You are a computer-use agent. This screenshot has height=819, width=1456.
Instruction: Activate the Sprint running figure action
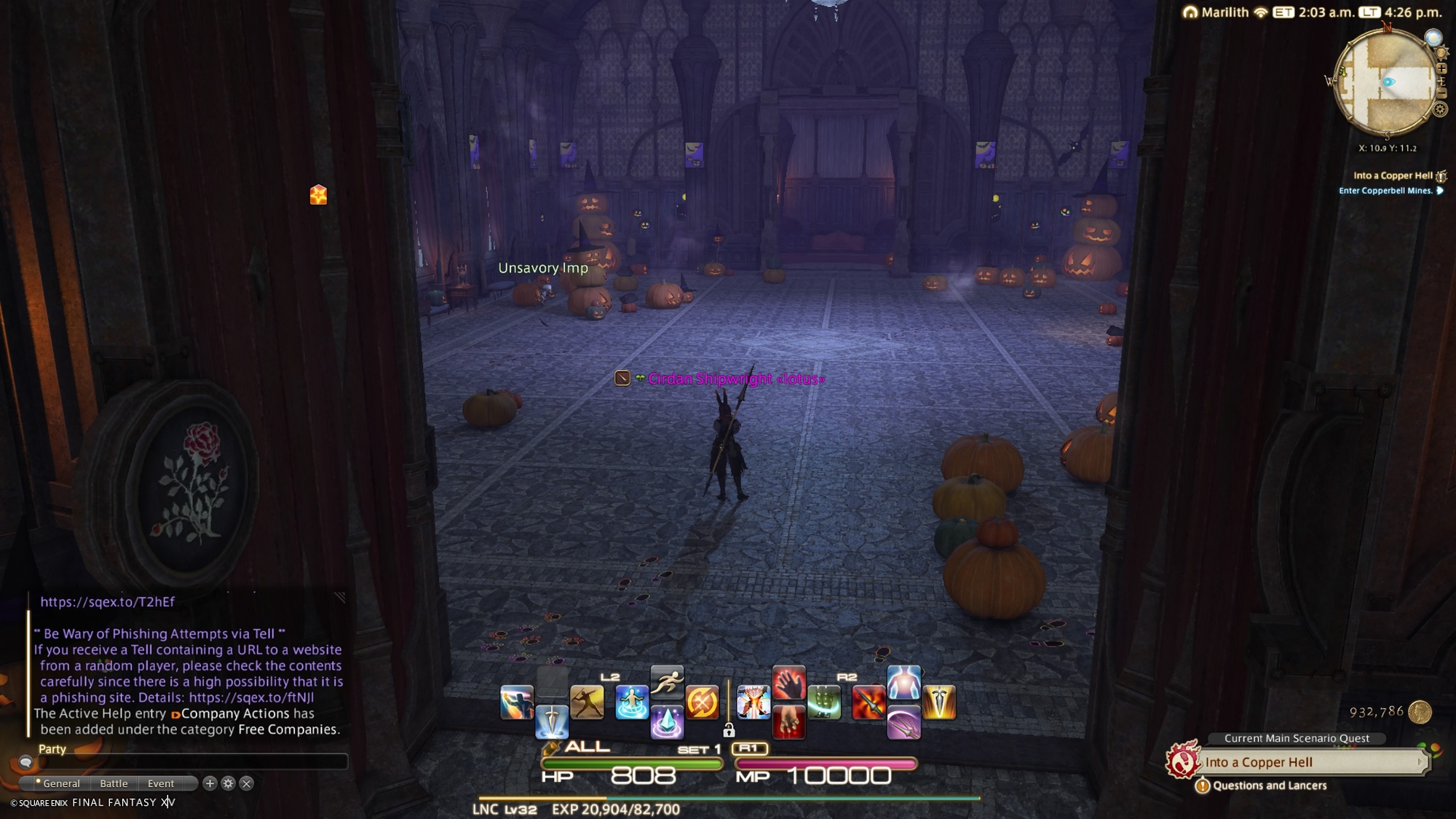coord(667,683)
